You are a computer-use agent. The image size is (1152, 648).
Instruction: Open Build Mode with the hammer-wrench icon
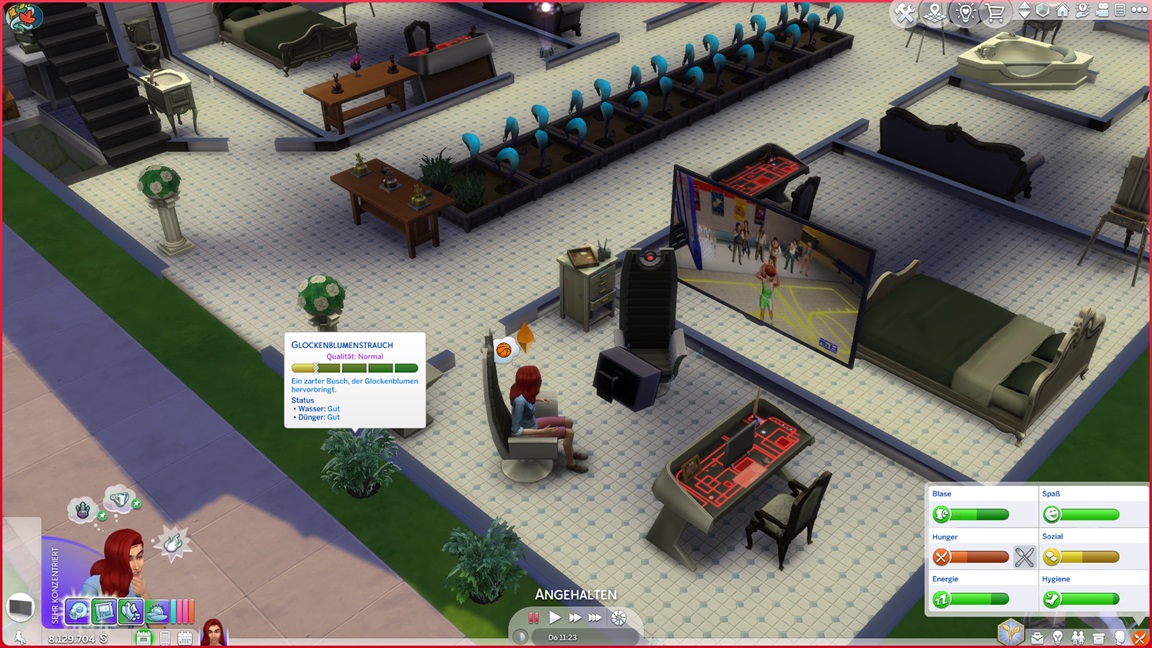coord(905,13)
